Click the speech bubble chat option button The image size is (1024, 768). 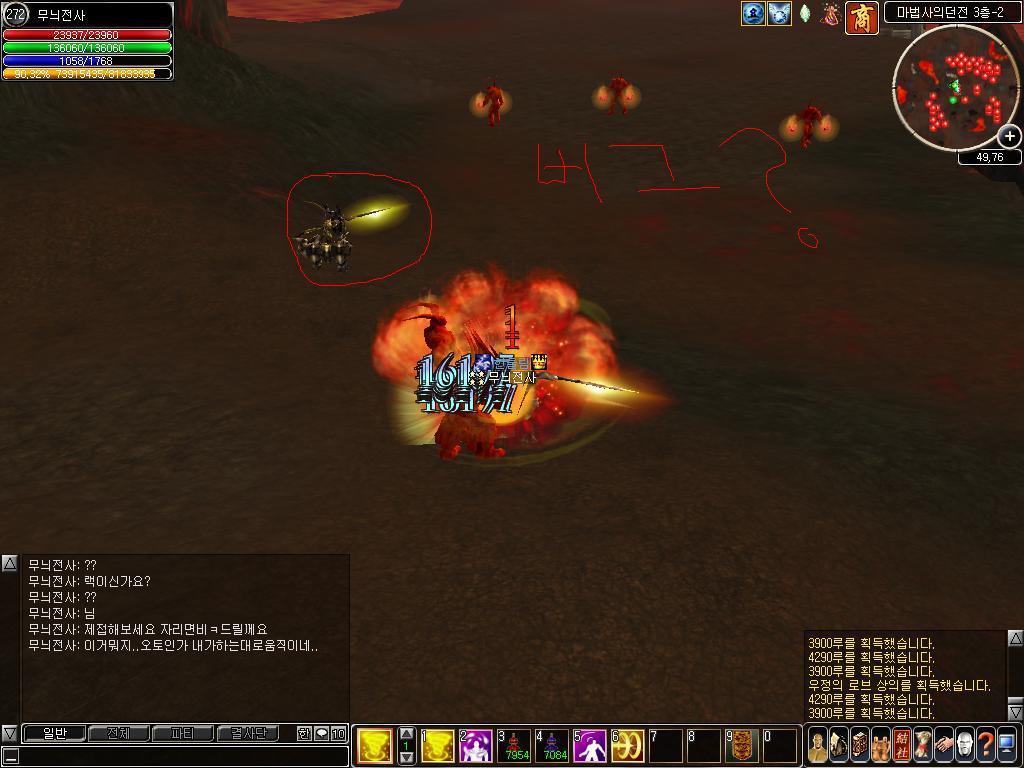[321, 733]
